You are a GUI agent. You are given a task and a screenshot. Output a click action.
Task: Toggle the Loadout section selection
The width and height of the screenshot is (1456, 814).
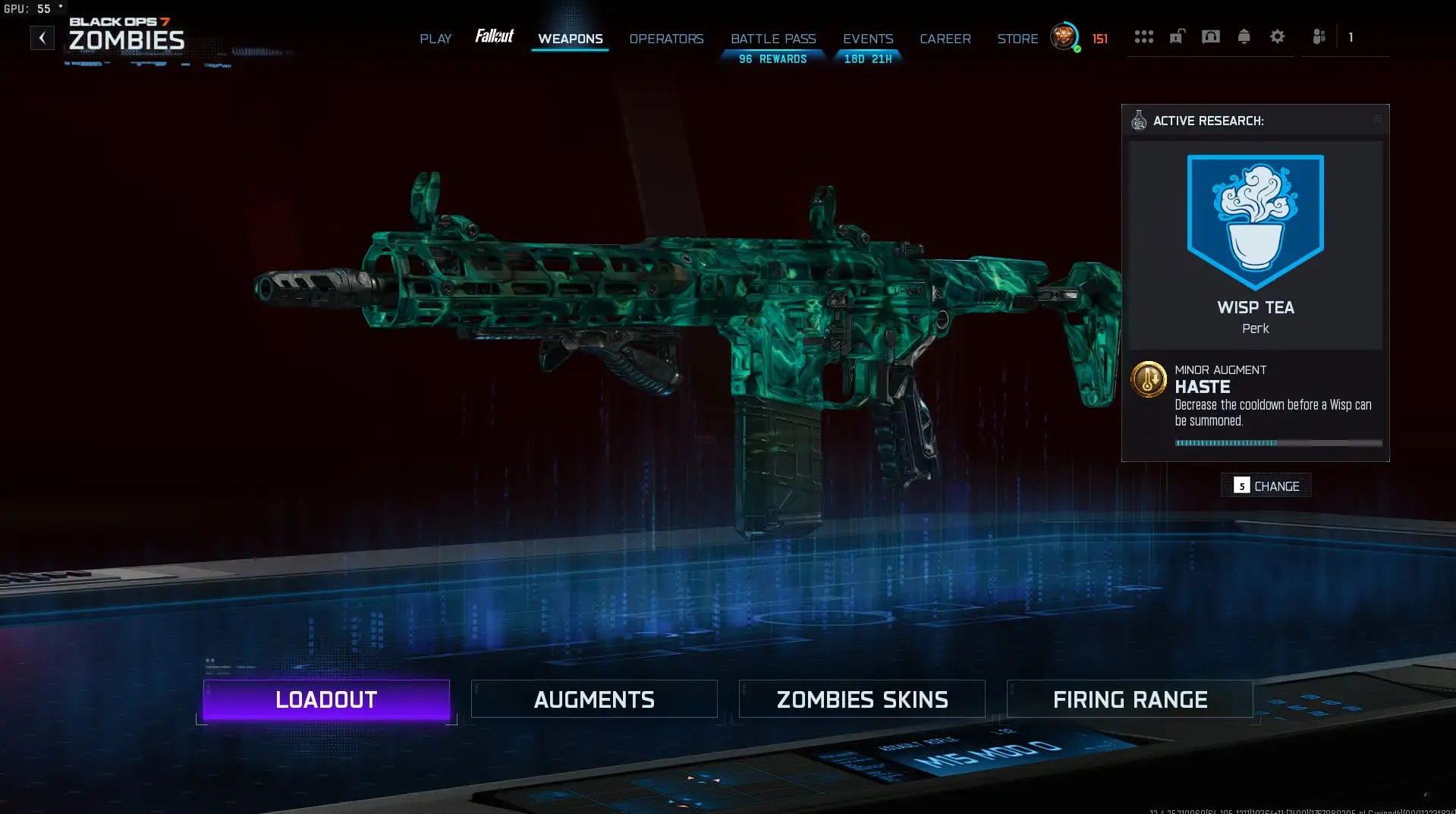(325, 699)
